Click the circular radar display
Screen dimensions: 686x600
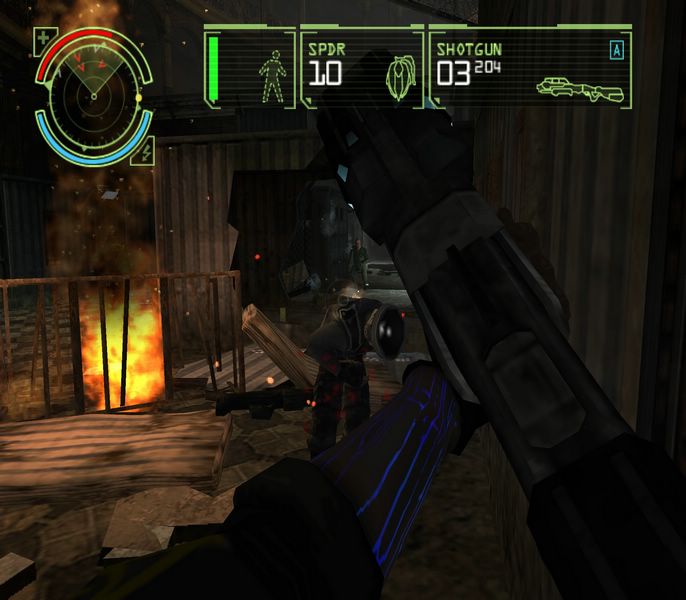[93, 95]
